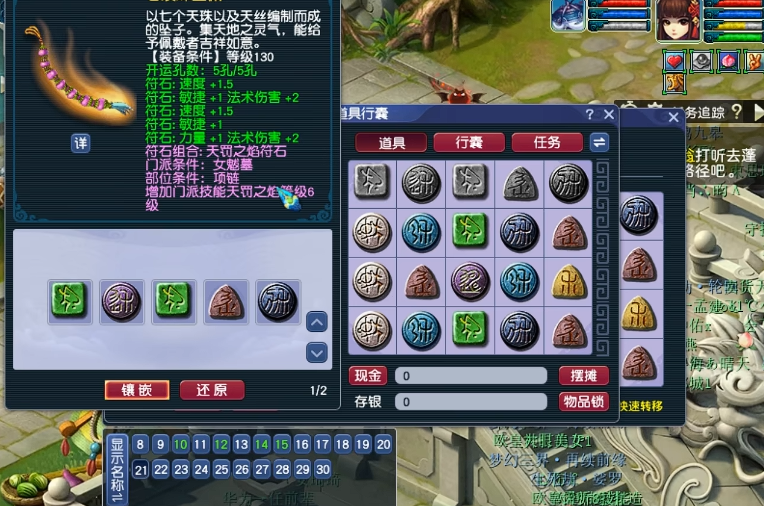Click the 还原 (restore) button
The image size is (764, 506).
coord(212,390)
